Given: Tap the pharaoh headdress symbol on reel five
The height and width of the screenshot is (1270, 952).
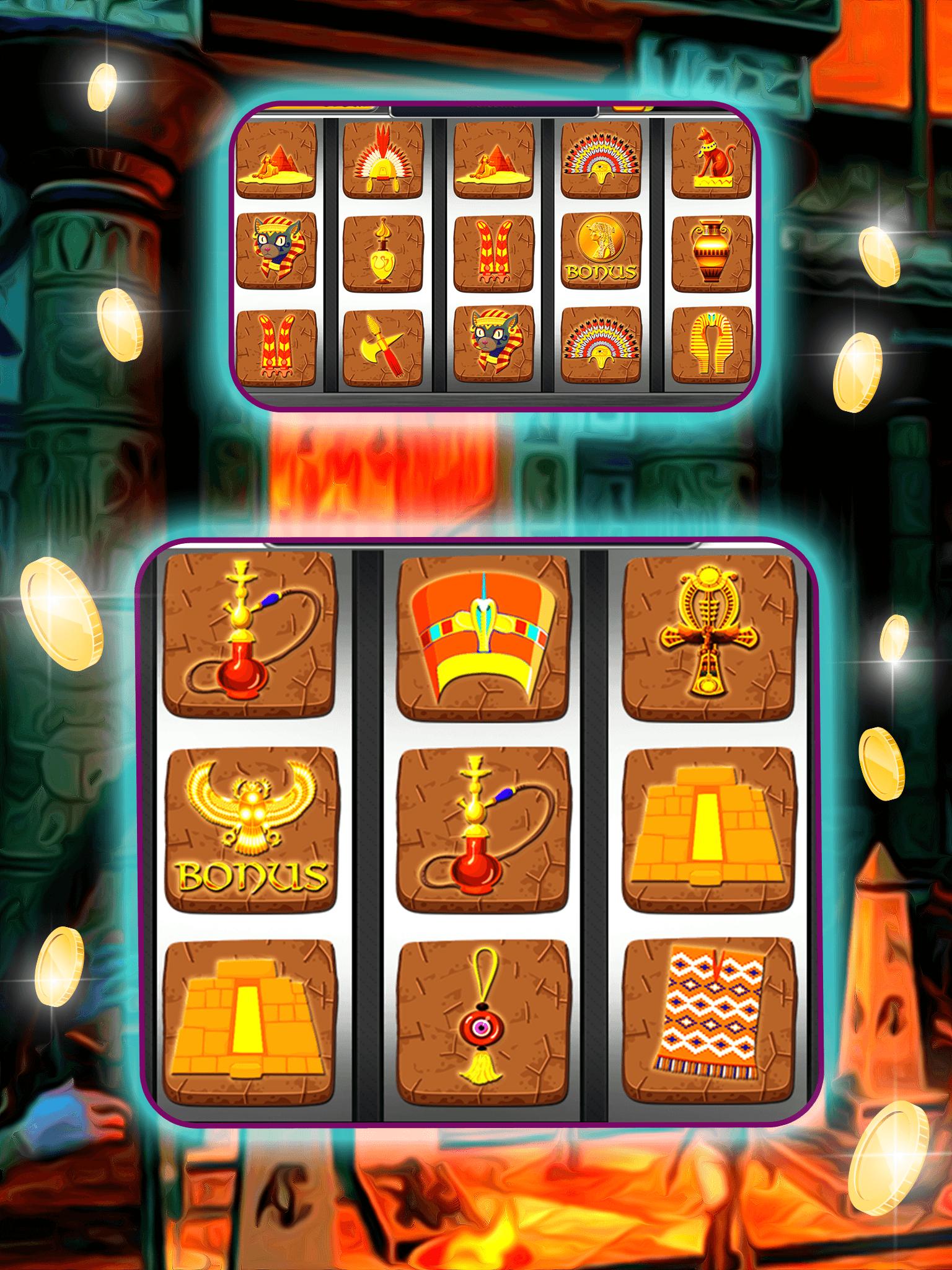Looking at the screenshot, I should point(710,347).
